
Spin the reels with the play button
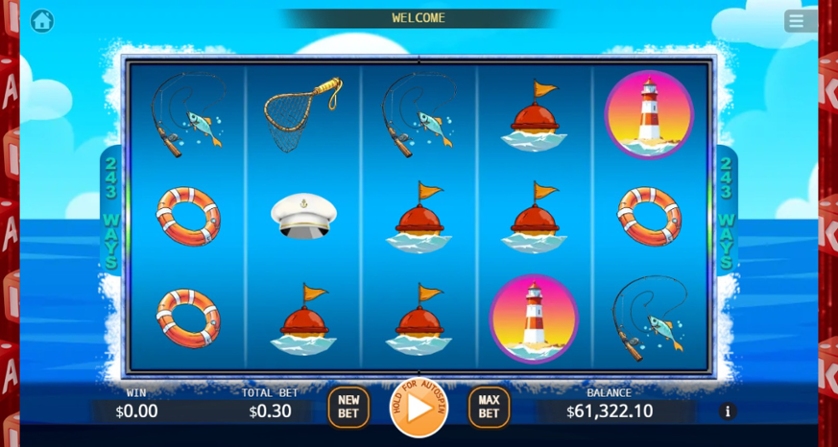(419, 407)
